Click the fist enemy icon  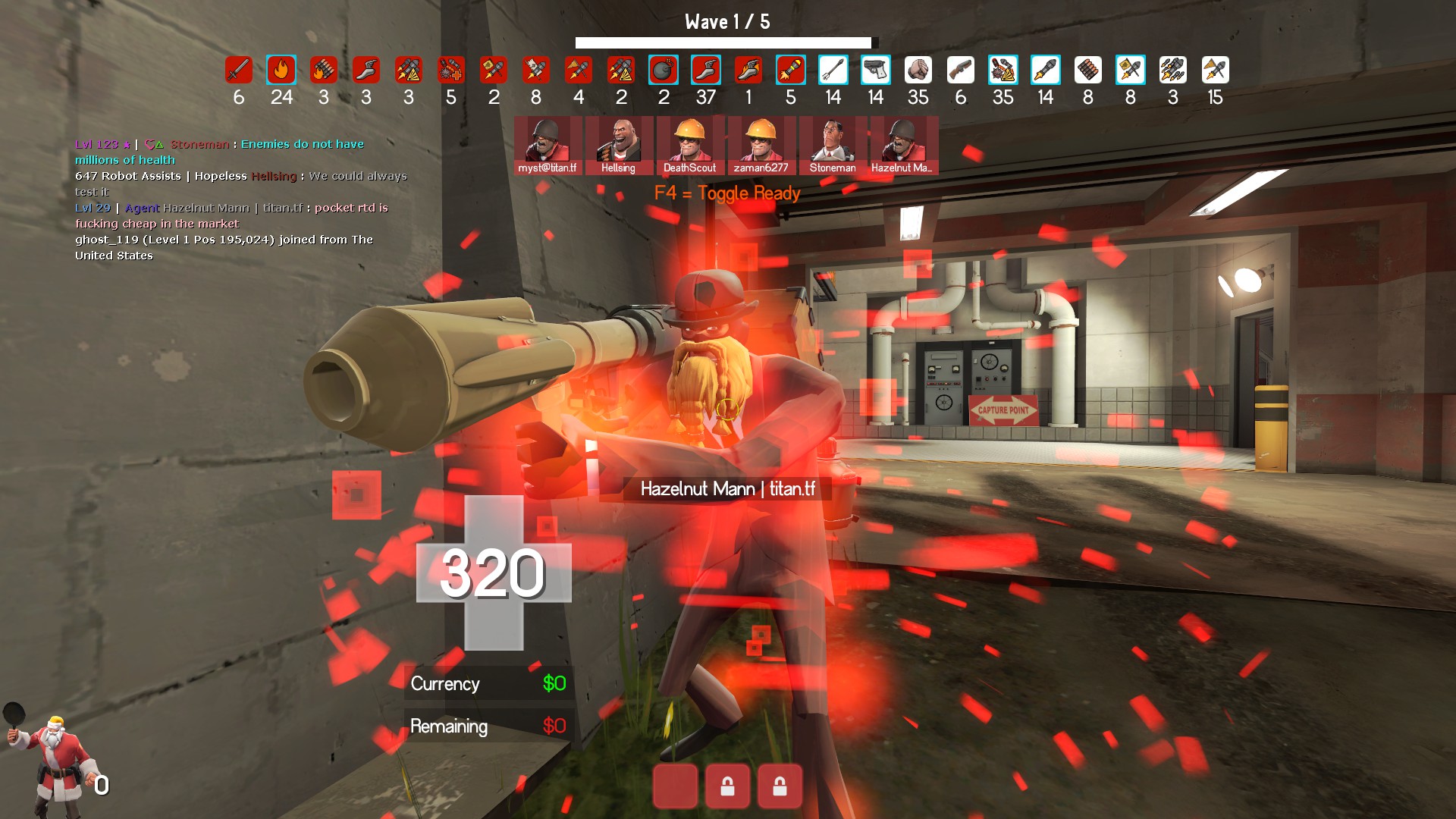pos(918,71)
